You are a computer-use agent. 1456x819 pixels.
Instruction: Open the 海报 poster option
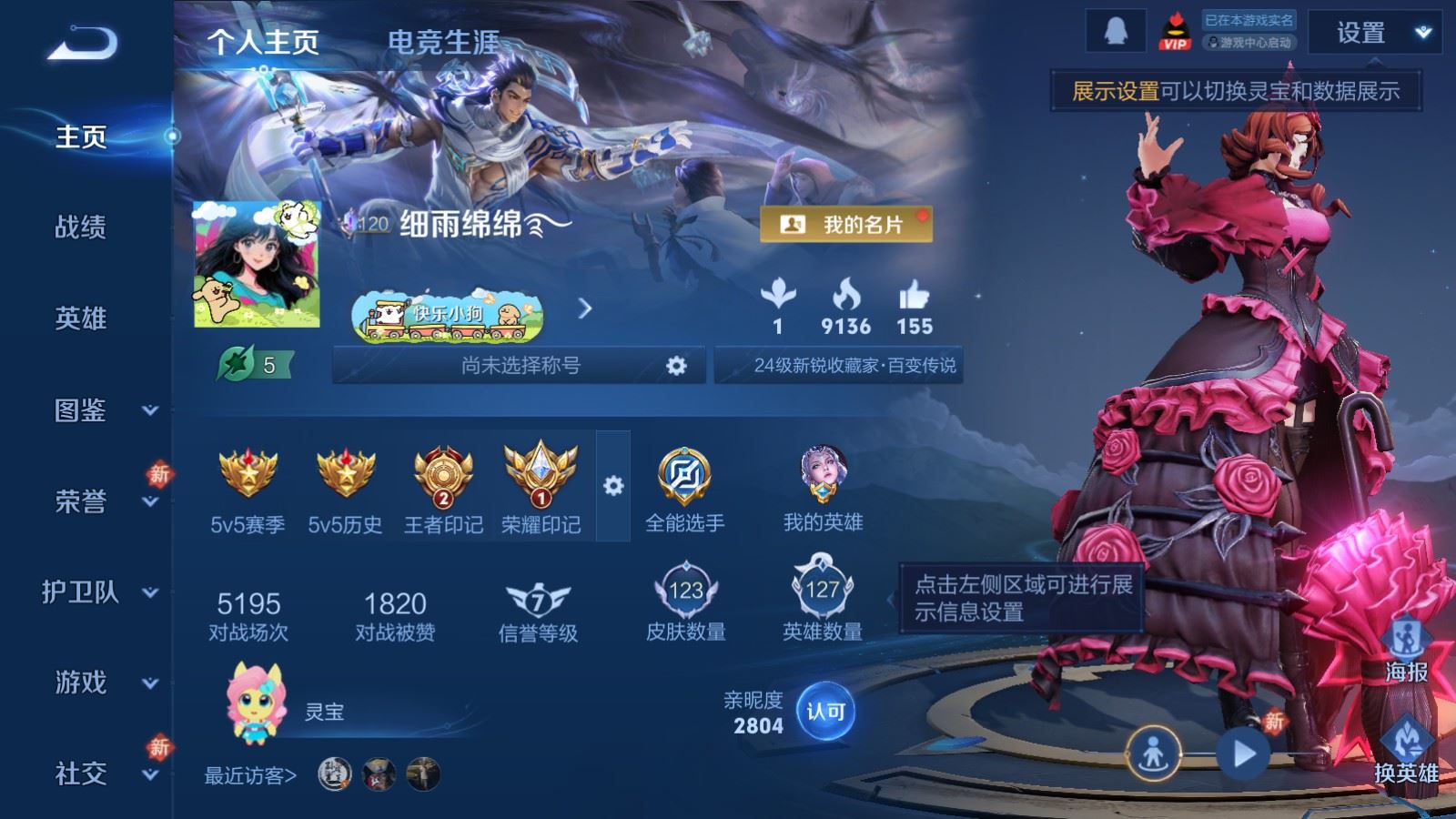click(1406, 650)
